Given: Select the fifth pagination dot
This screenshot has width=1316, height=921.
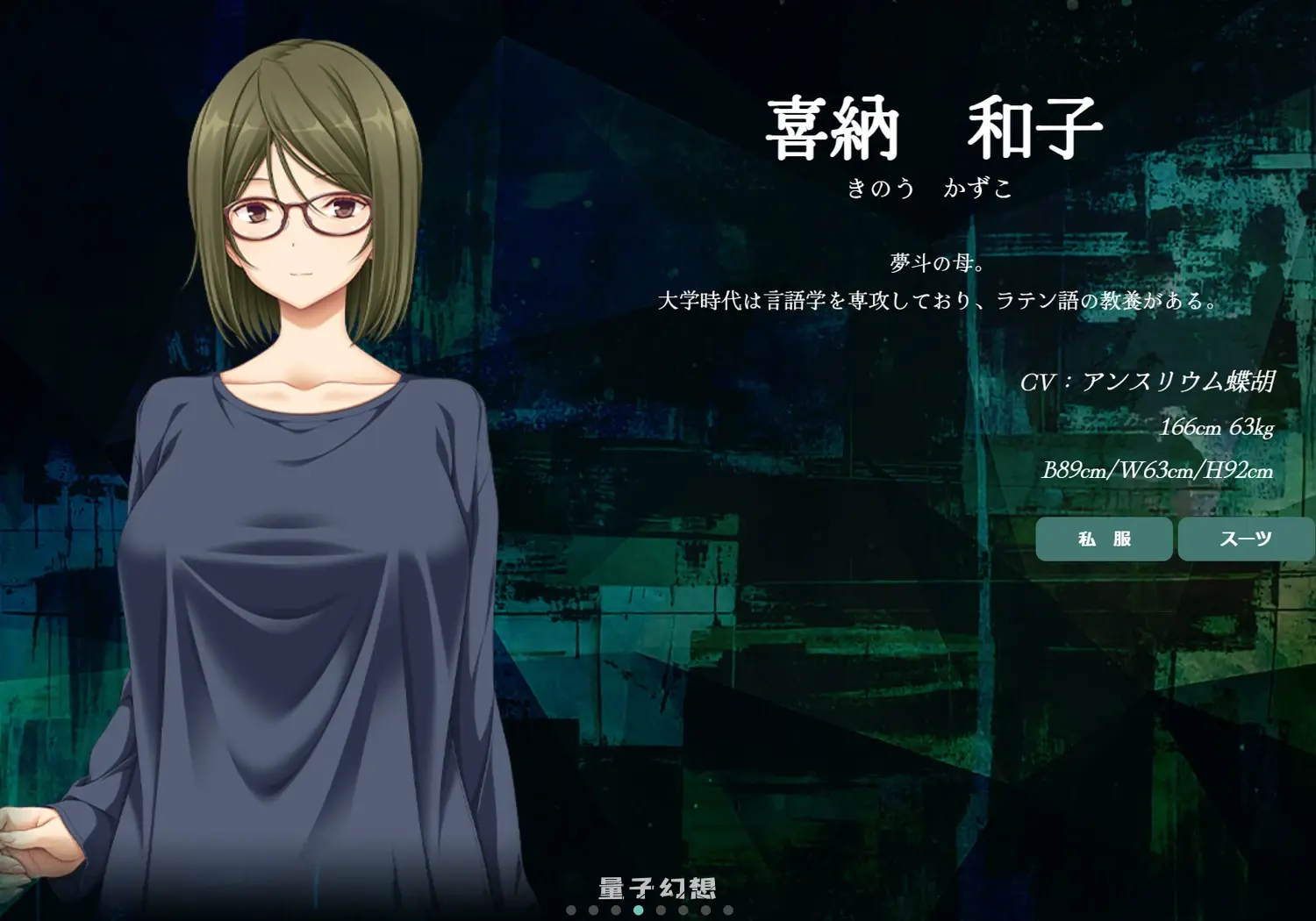Looking at the screenshot, I should pos(661,910).
